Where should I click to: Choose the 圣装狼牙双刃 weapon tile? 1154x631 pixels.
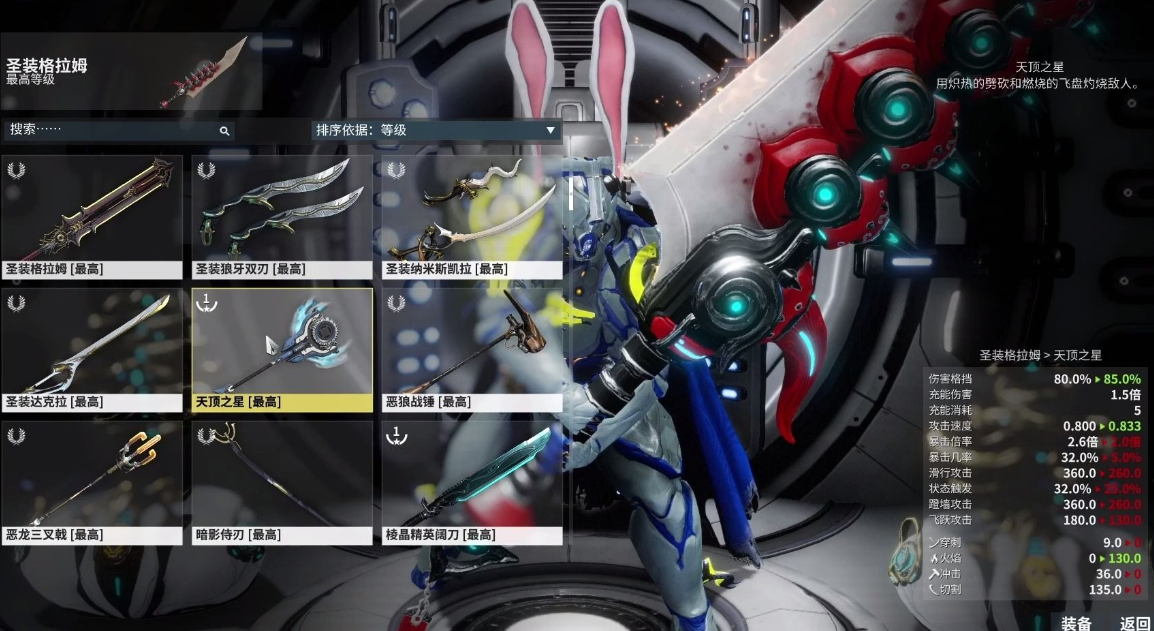click(x=281, y=215)
